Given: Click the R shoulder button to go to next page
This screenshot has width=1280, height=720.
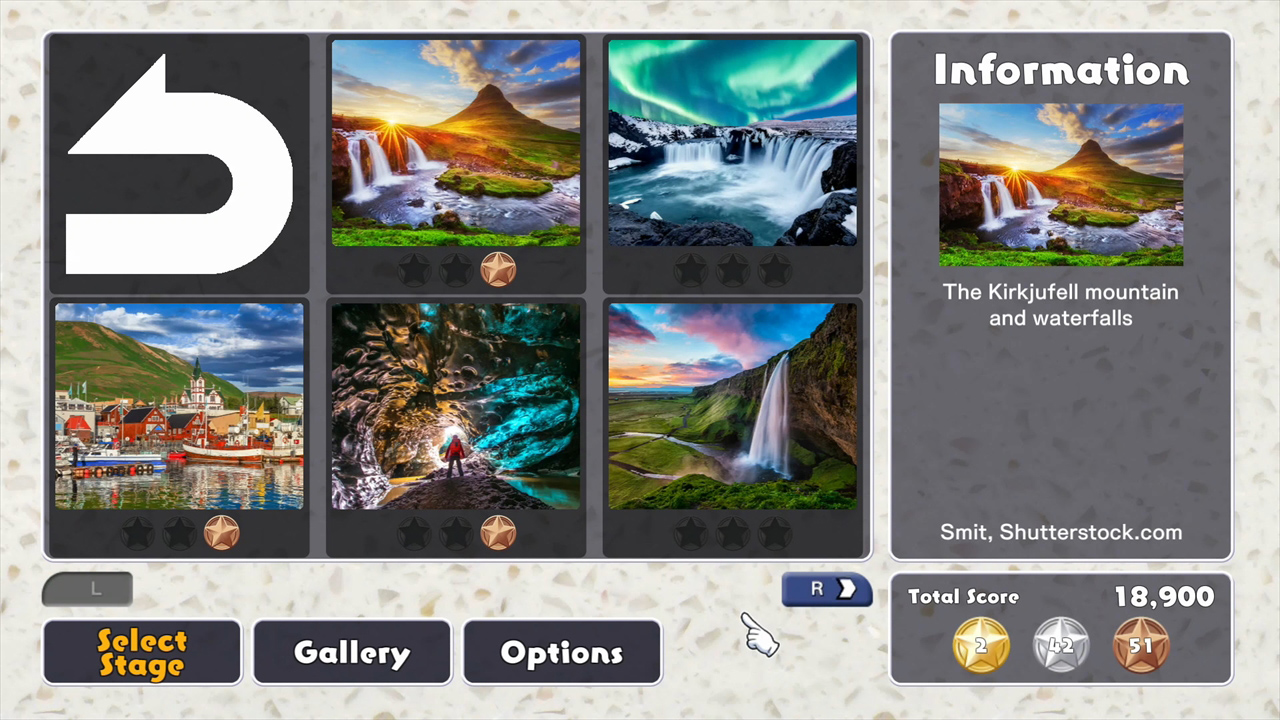Looking at the screenshot, I should coord(826,589).
